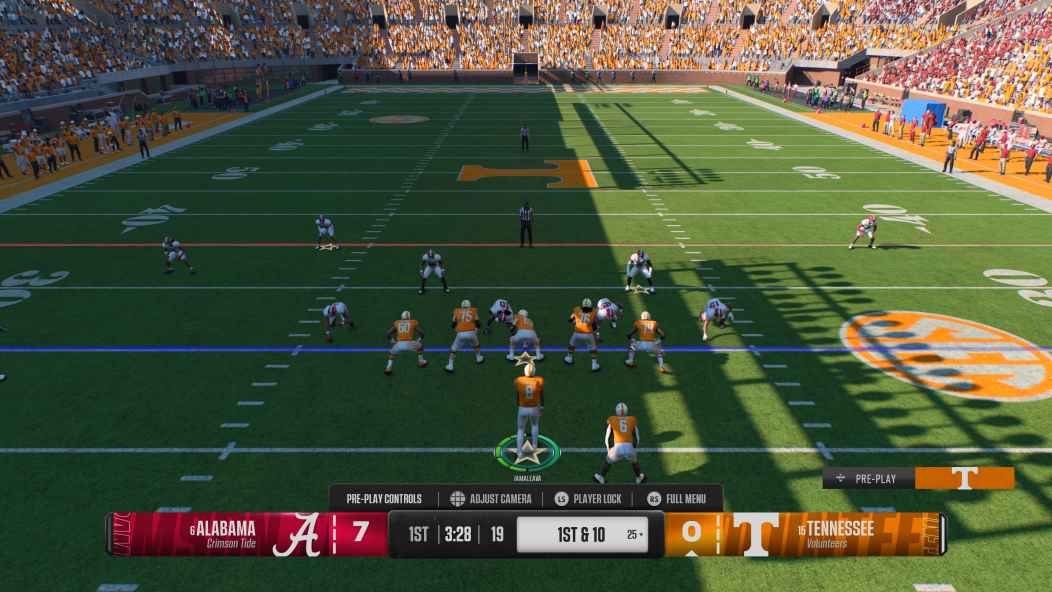This screenshot has height=592, width=1052.
Task: Open the Full Menu option
Action: [x=677, y=499]
